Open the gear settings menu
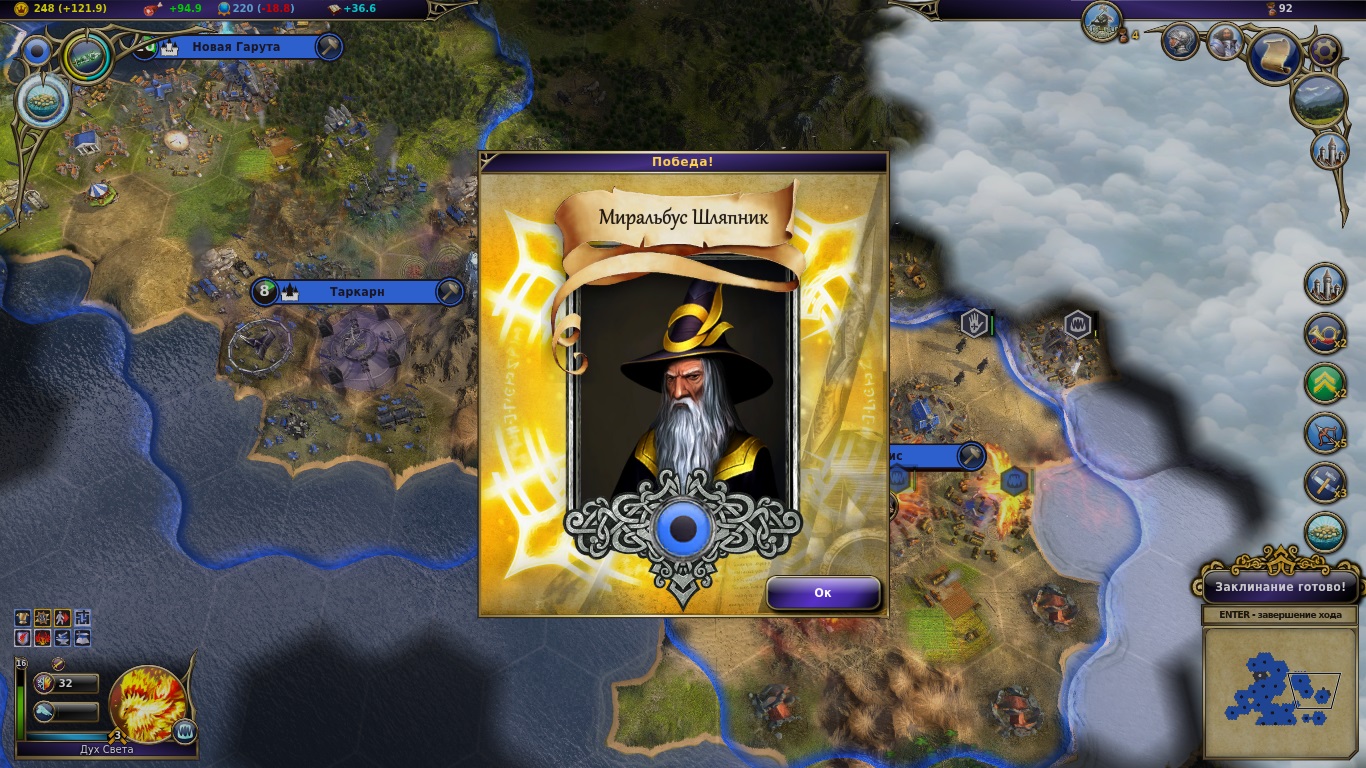The width and height of the screenshot is (1366, 768). (x=1325, y=49)
